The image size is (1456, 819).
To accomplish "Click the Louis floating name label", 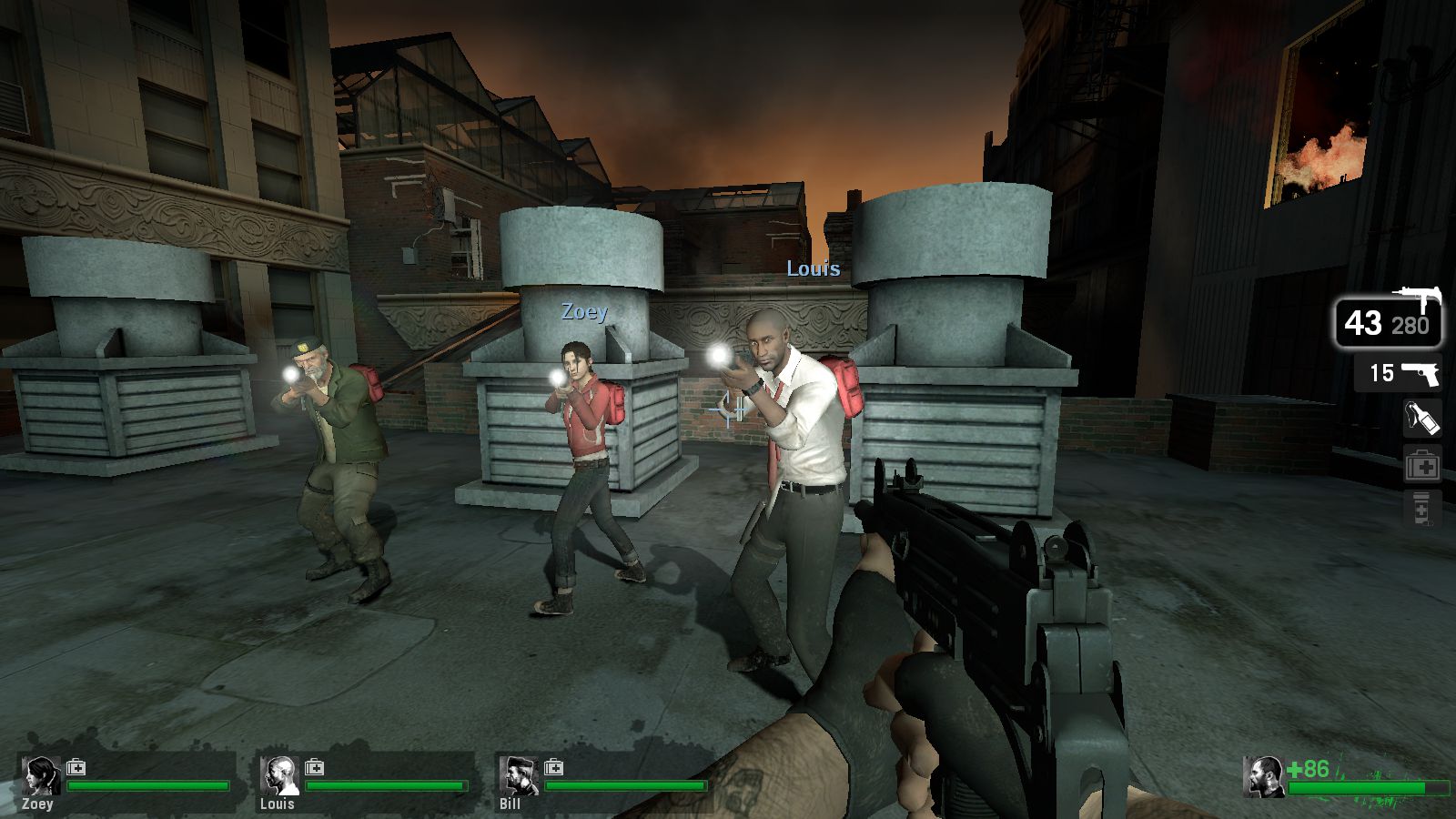I will point(813,269).
